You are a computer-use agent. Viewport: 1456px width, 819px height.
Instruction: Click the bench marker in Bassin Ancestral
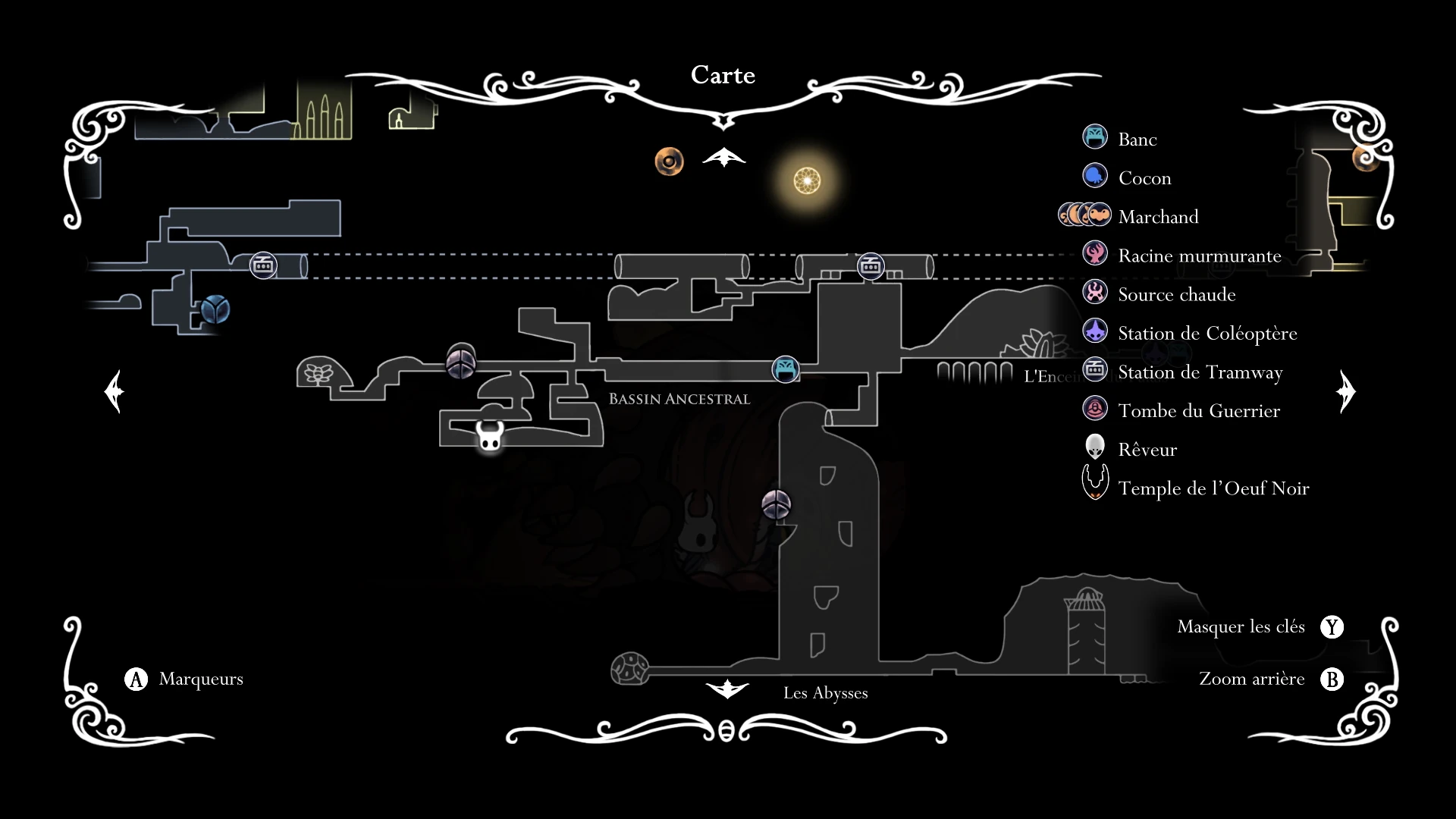[x=785, y=369]
